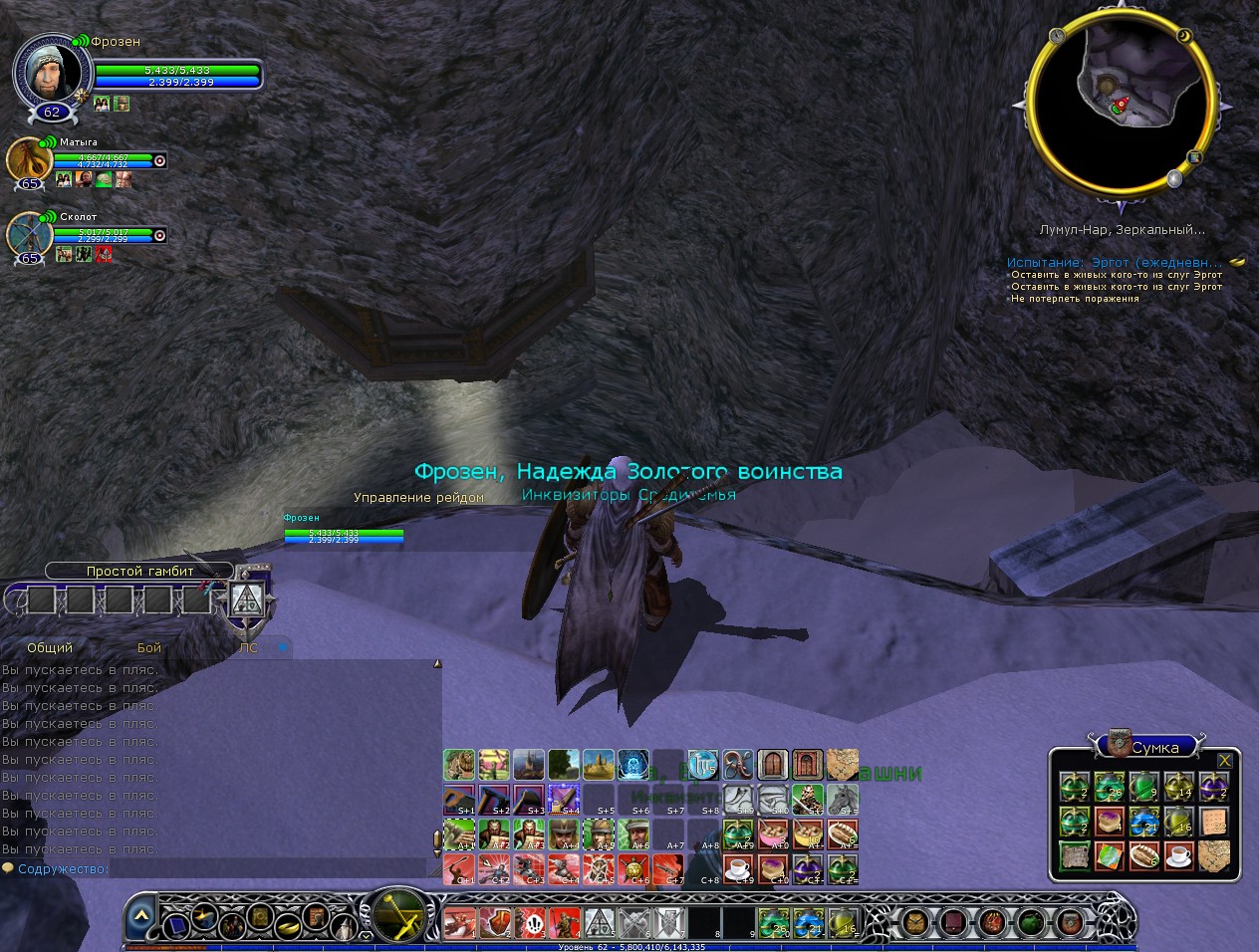Select the blue potion stack of 21 in the bag
Image resolution: width=1259 pixels, height=952 pixels.
coord(1143,823)
